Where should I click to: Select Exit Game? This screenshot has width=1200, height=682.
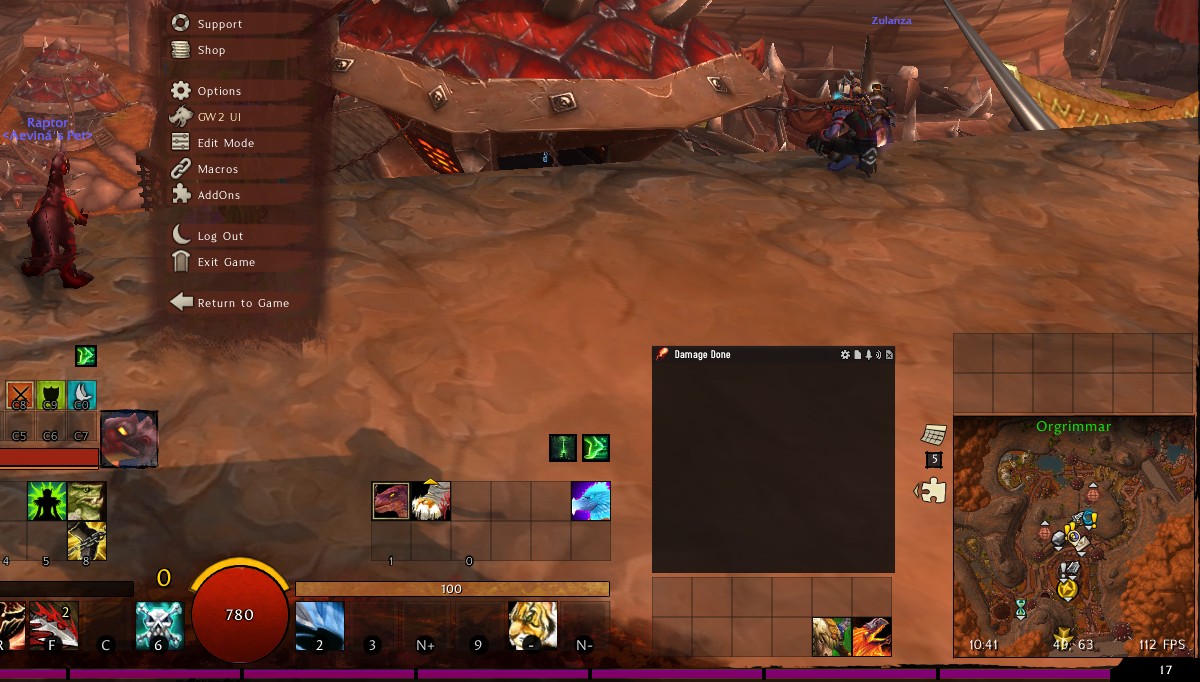[x=226, y=262]
